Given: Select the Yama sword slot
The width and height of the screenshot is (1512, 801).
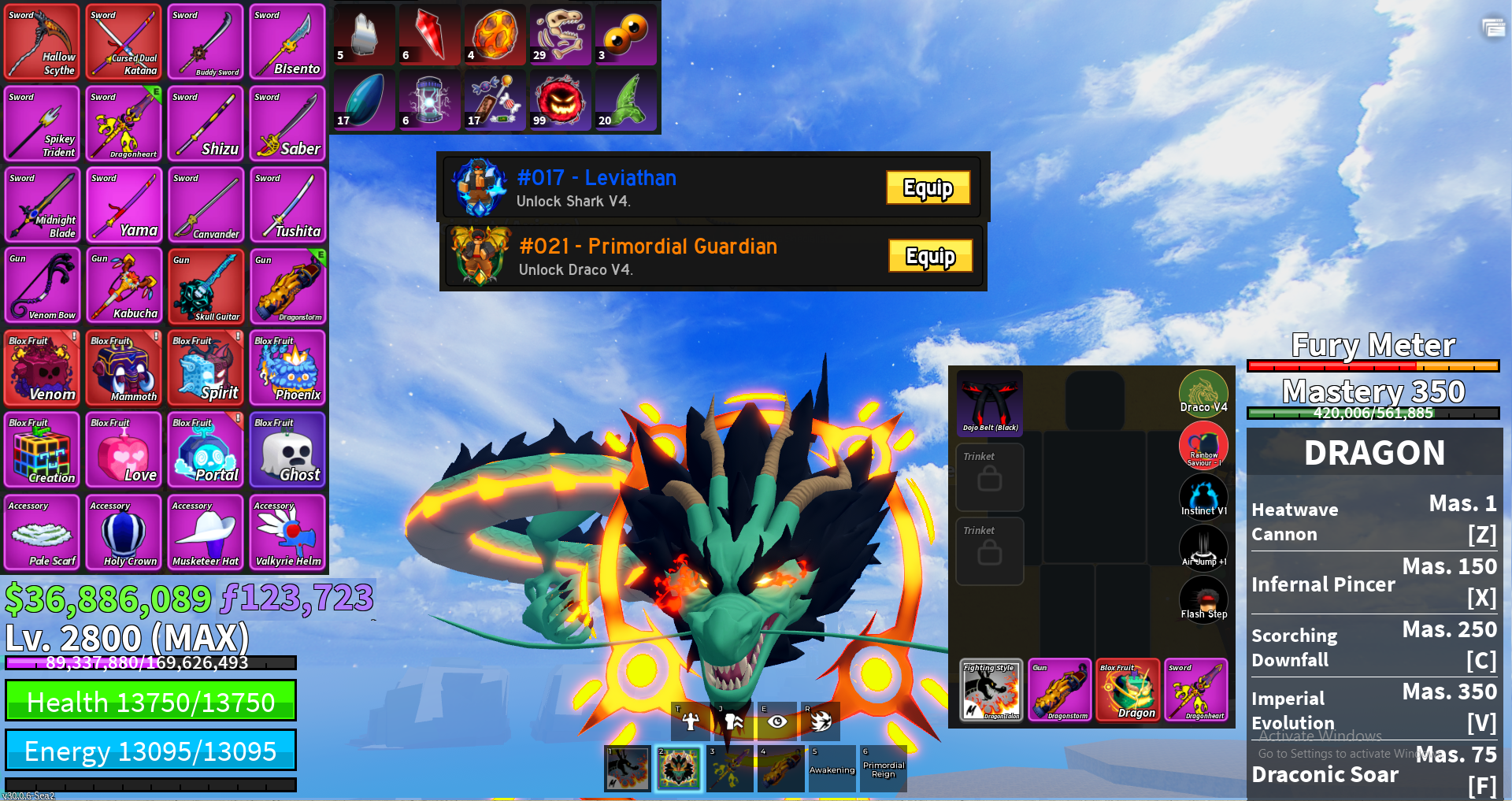Looking at the screenshot, I should (124, 205).
